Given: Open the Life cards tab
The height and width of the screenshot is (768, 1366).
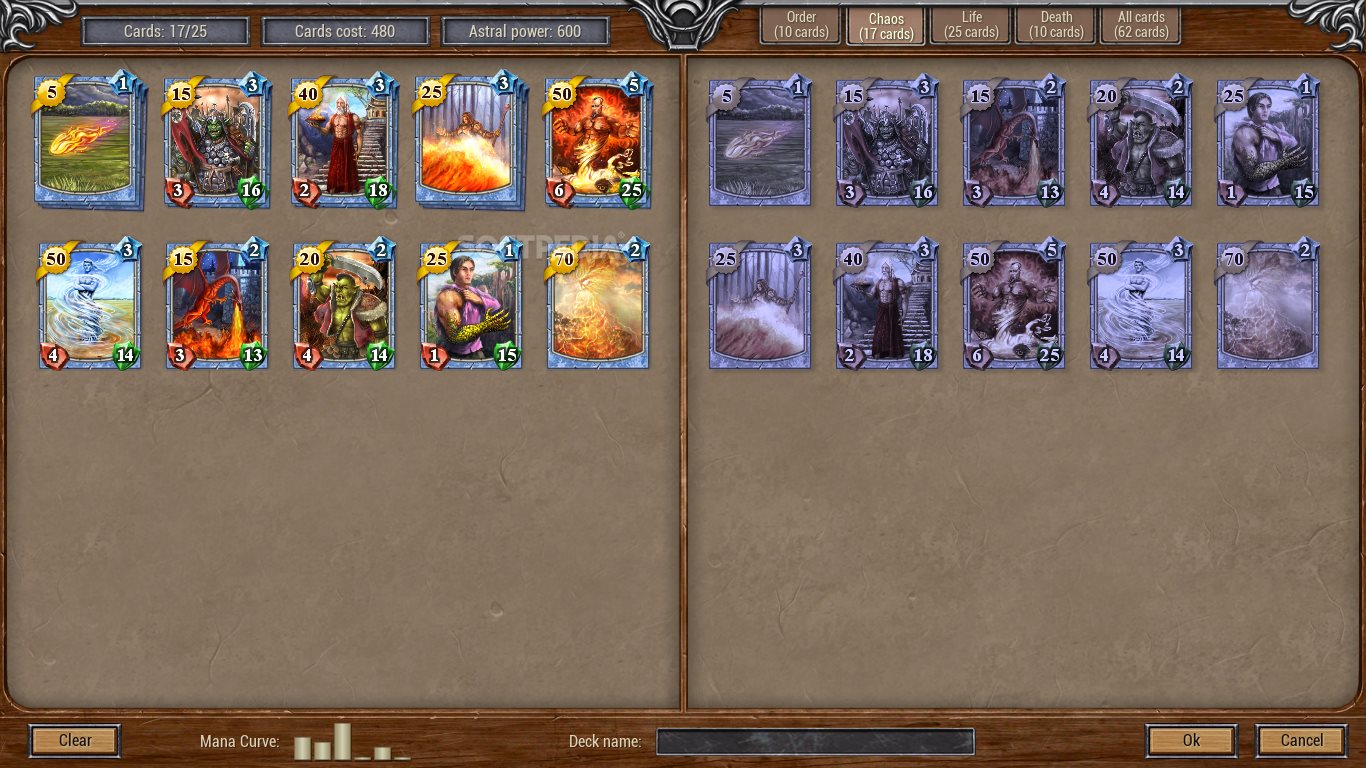Looking at the screenshot, I should (971, 25).
